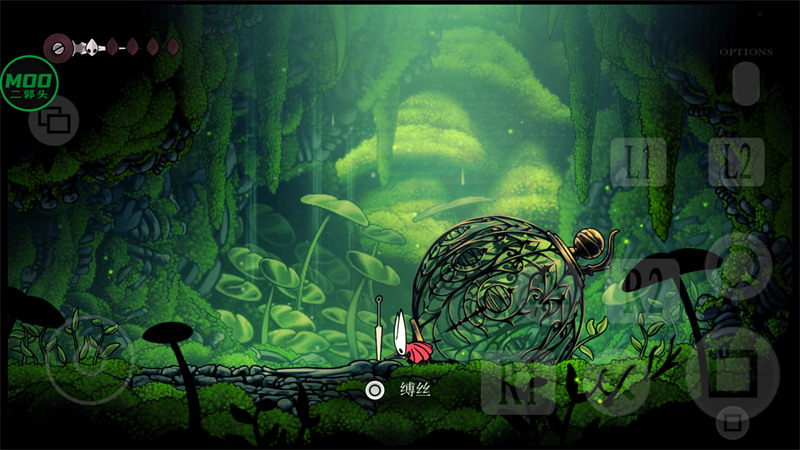
Task: Click the overlapping windows overlay button
Action: pyautogui.click(x=53, y=124)
